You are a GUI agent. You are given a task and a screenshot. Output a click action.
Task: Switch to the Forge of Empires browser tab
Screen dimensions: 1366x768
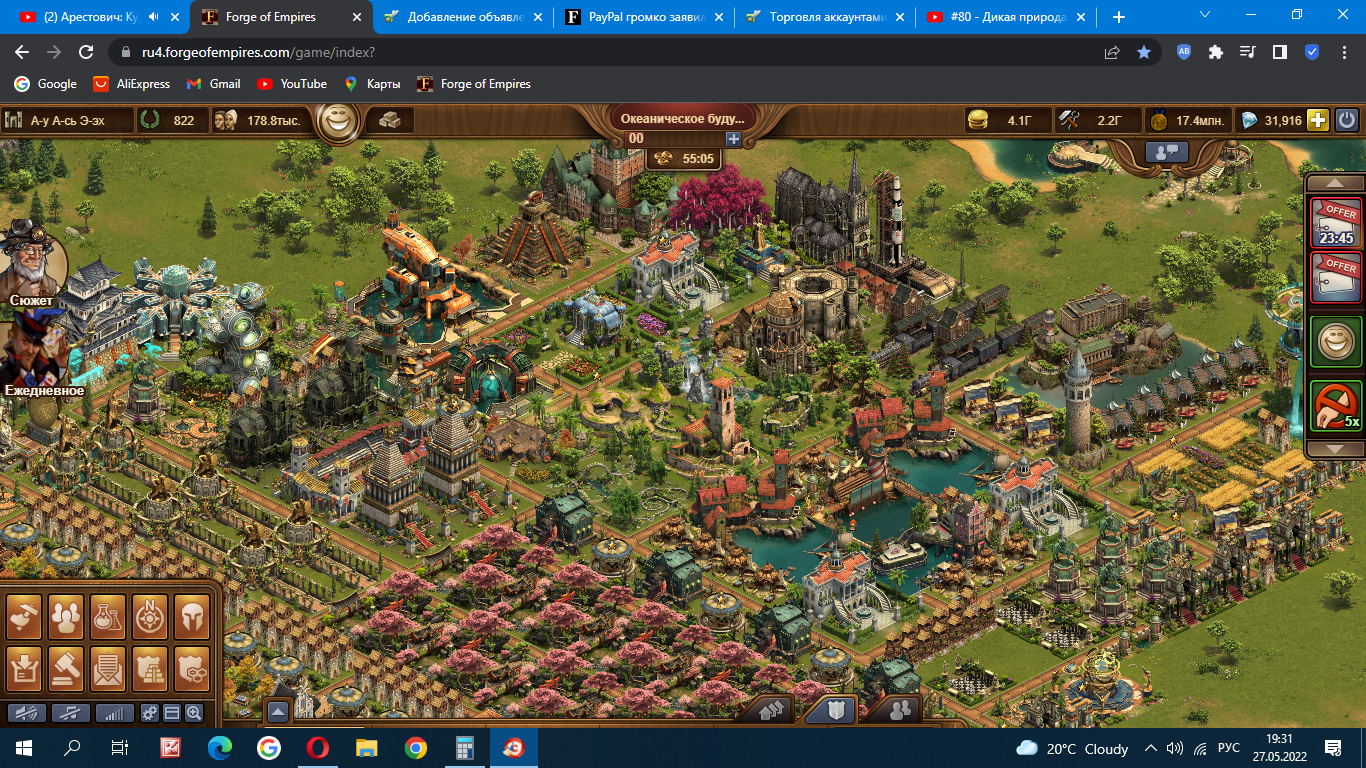click(265, 16)
